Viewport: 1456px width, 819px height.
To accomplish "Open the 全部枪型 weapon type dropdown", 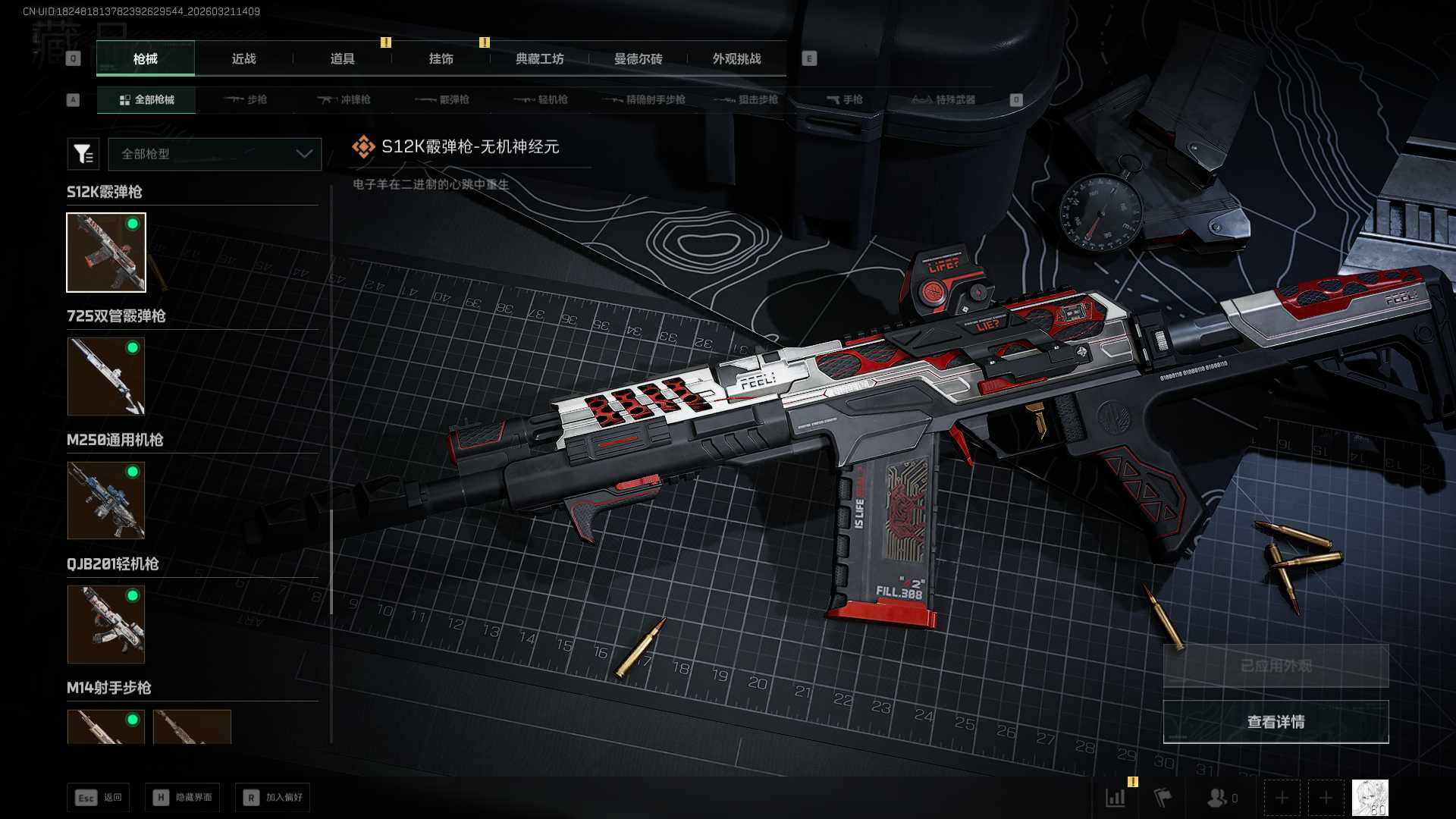I will [x=215, y=154].
